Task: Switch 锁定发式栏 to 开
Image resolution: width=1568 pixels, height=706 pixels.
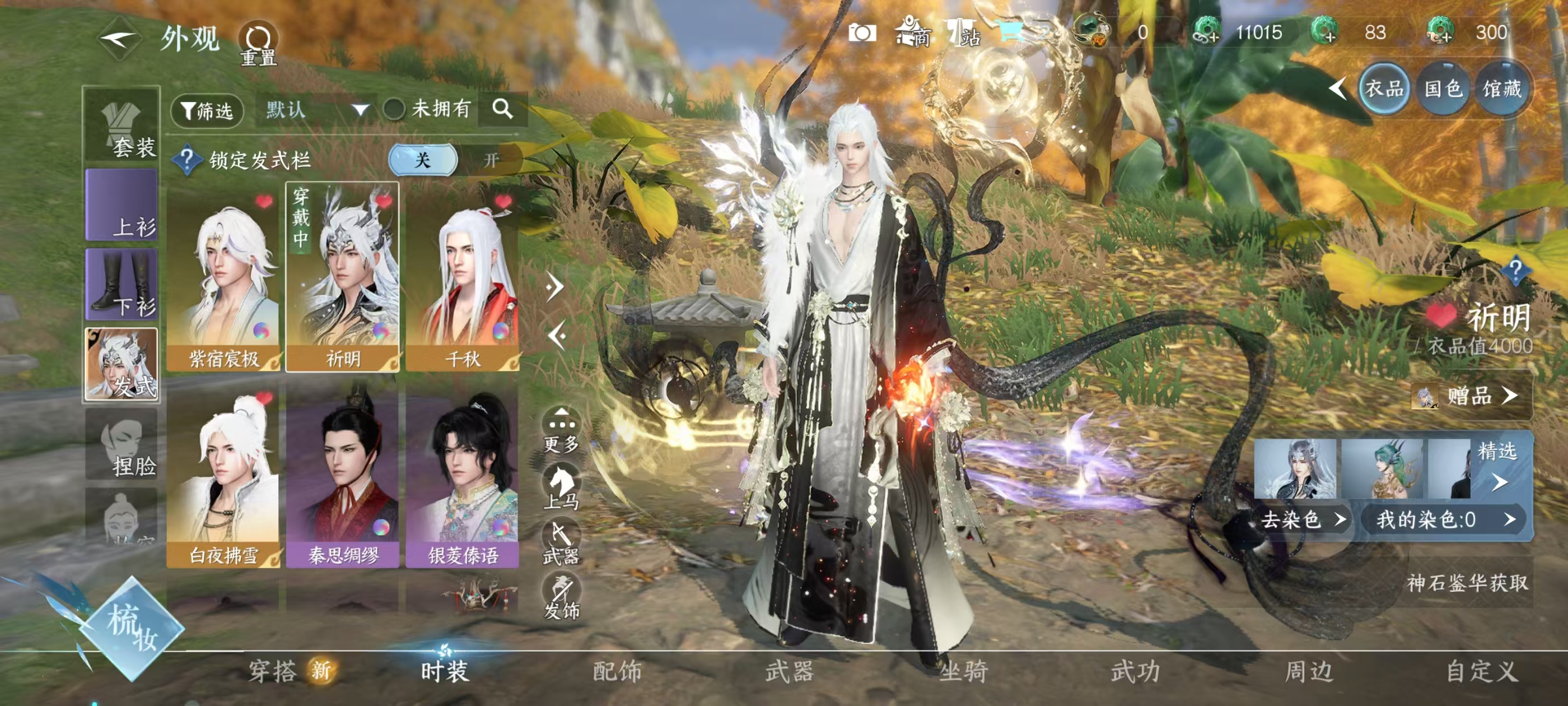Action: click(491, 160)
